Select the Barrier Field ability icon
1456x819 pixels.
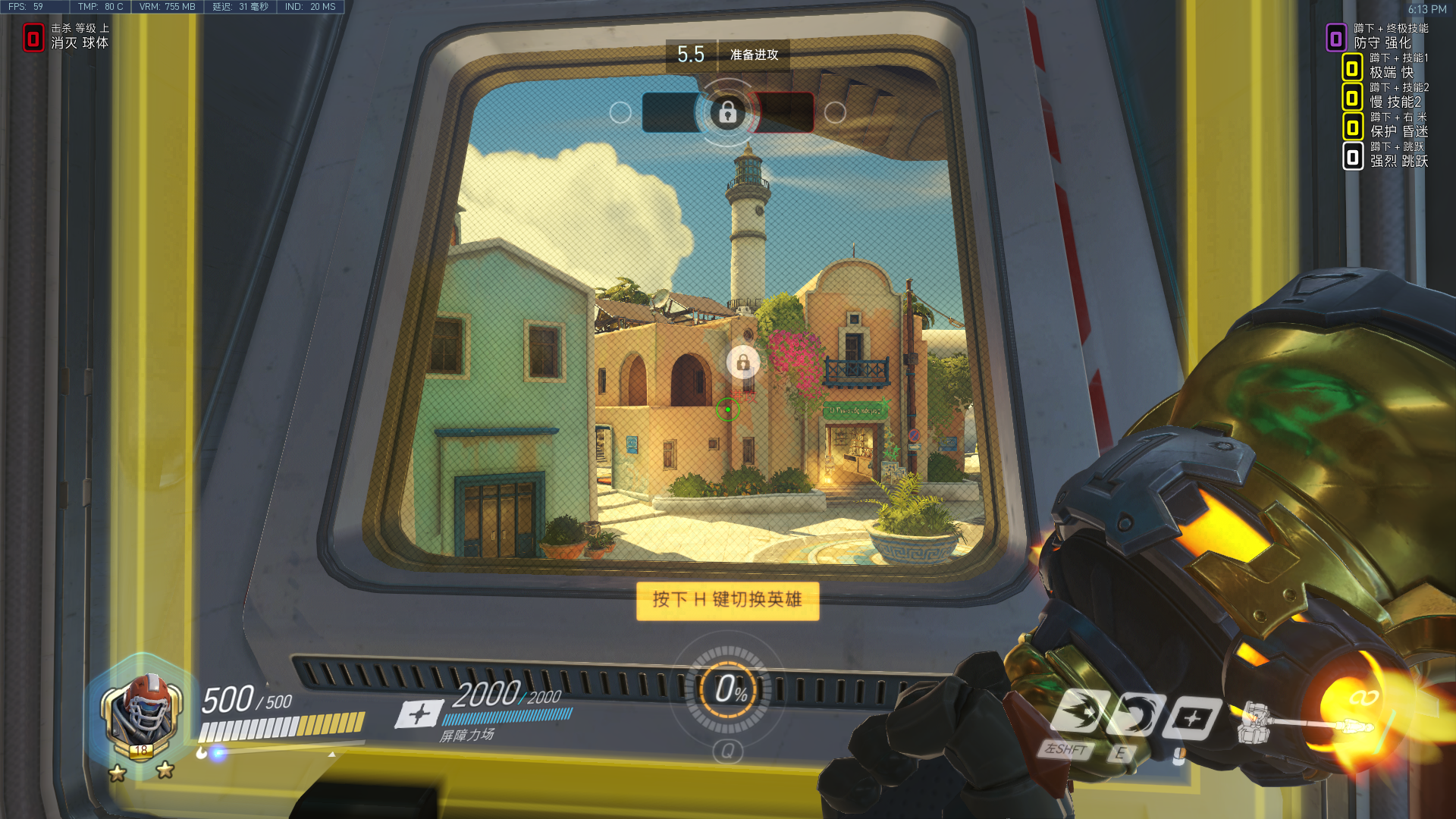pyautogui.click(x=1191, y=718)
